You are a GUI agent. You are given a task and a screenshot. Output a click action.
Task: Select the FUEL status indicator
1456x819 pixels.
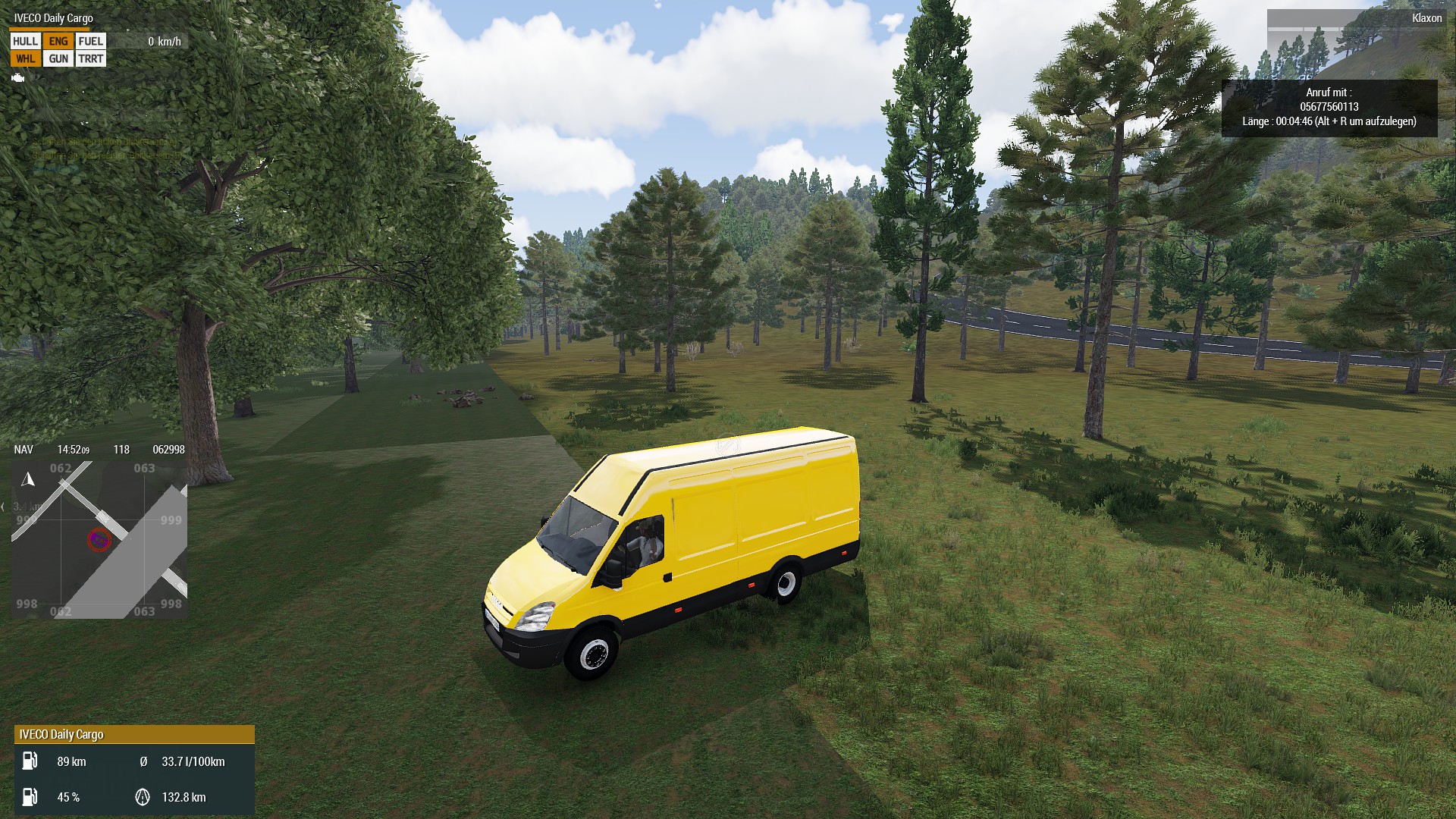(90, 41)
